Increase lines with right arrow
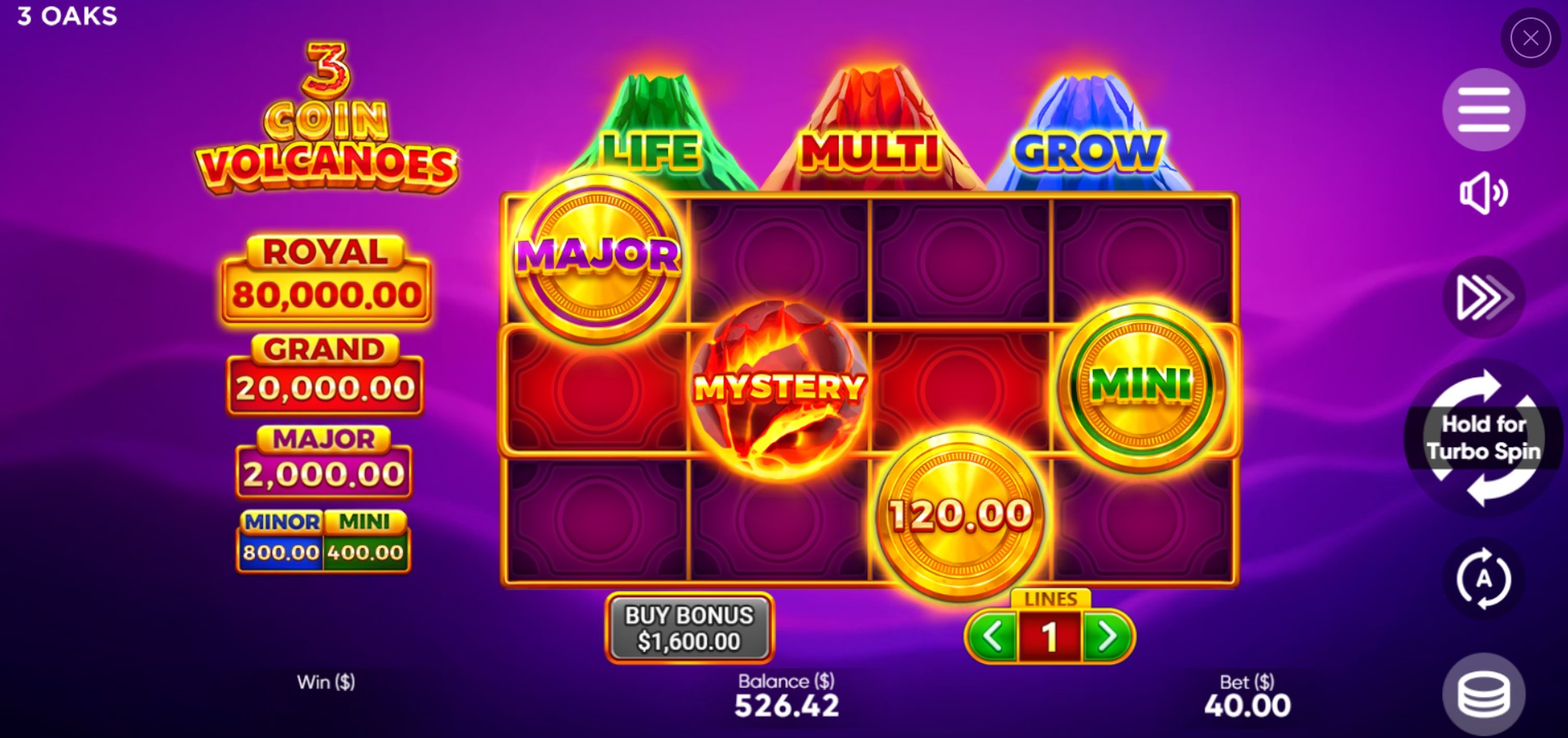The image size is (1568, 738). pos(1108,634)
